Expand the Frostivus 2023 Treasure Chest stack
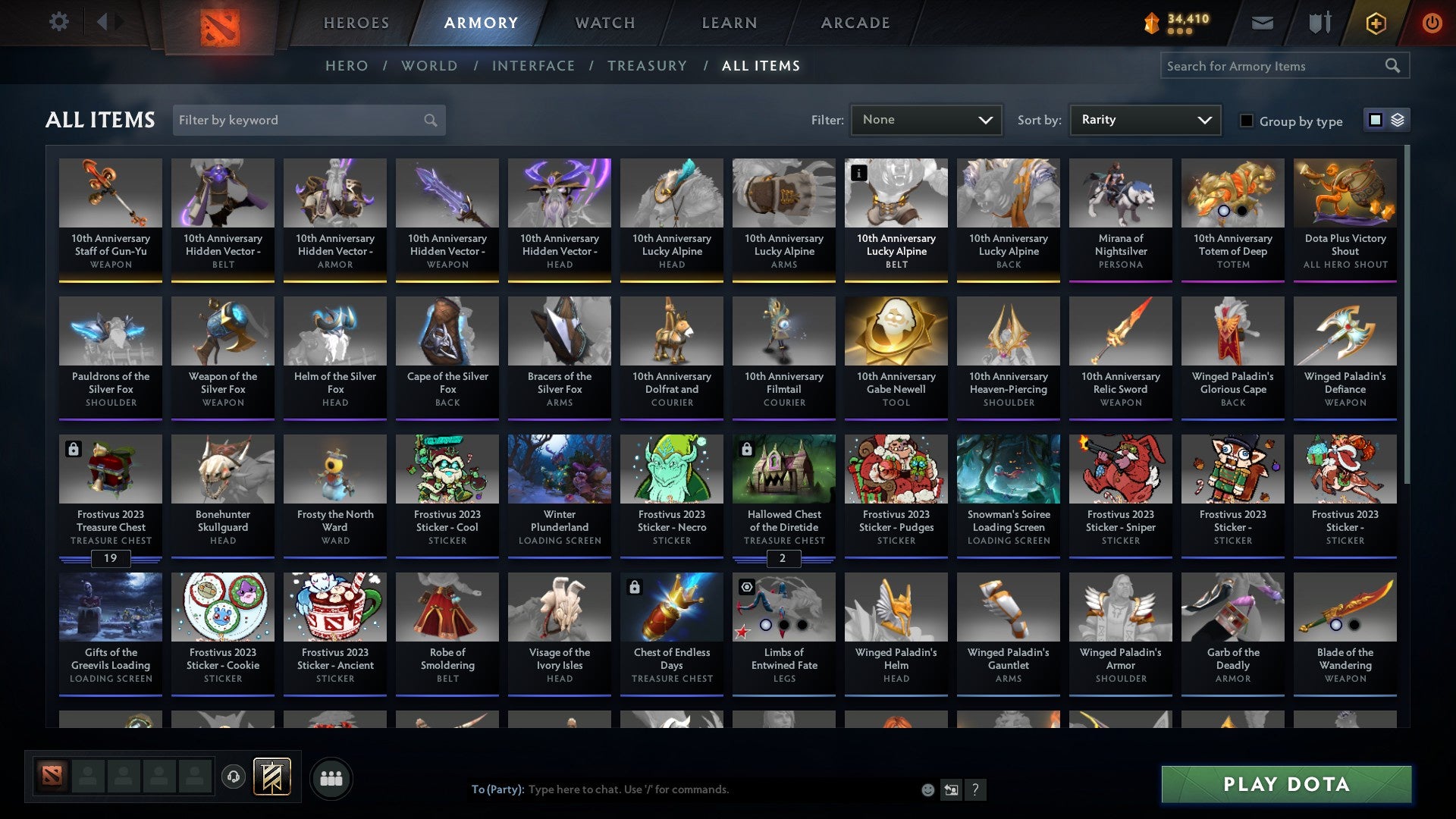This screenshot has height=819, width=1456. (111, 559)
